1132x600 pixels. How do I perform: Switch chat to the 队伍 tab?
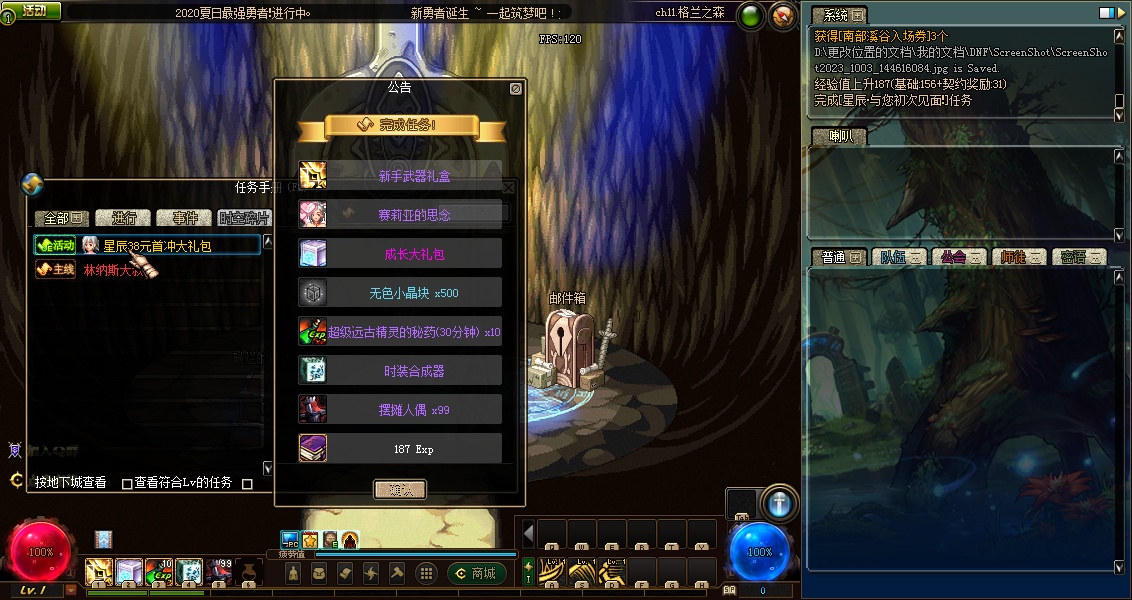tap(898, 257)
